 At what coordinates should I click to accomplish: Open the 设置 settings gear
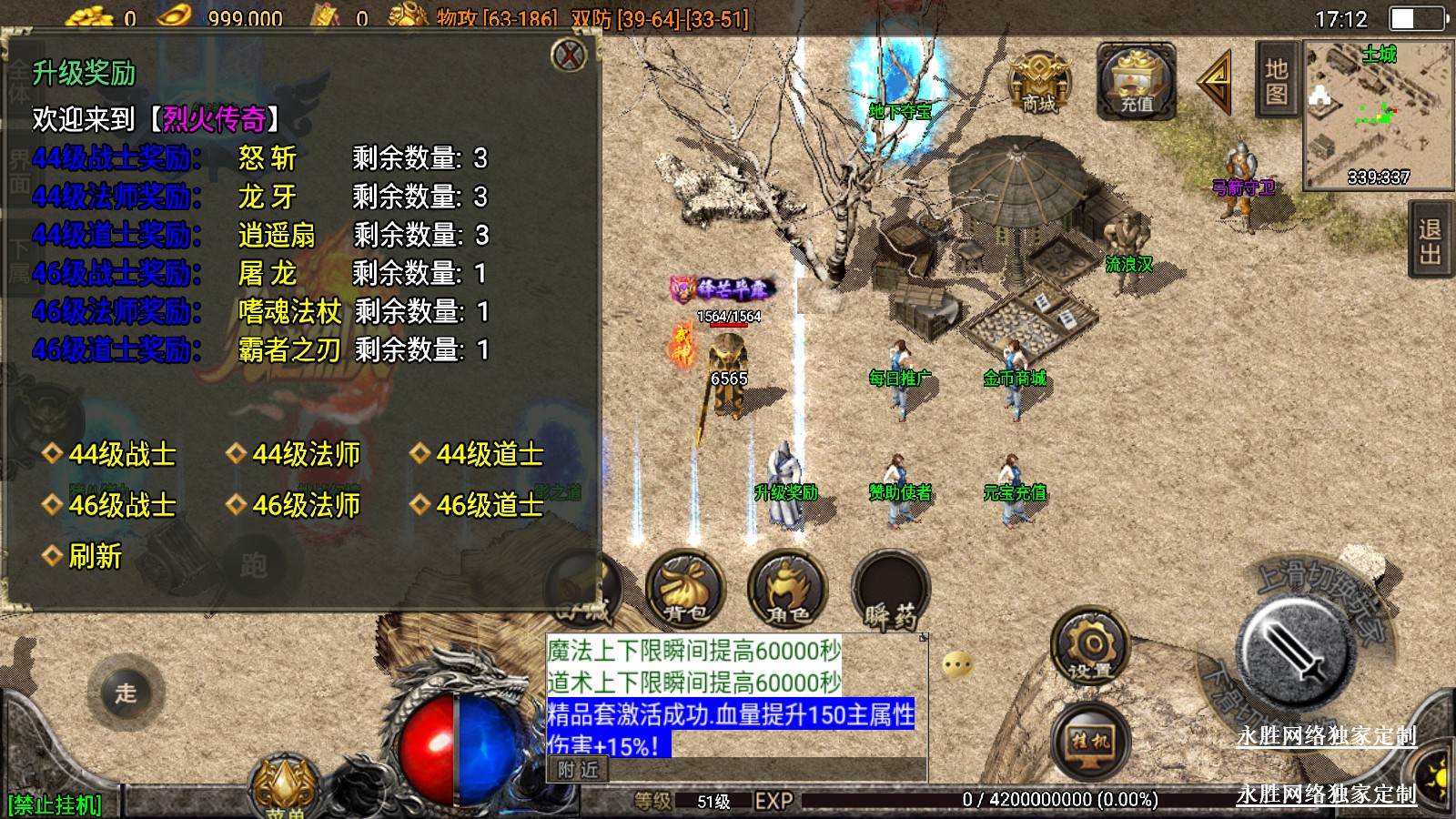coord(1090,648)
